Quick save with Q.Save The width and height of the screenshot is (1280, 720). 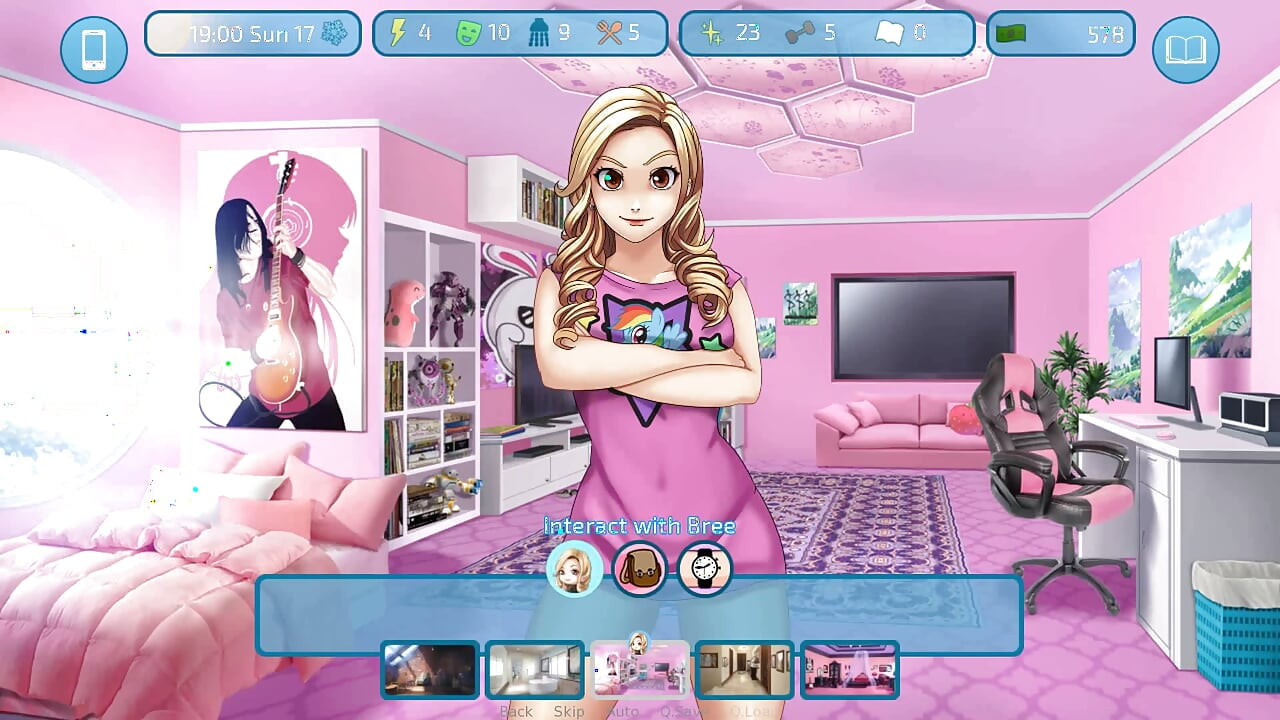(682, 711)
